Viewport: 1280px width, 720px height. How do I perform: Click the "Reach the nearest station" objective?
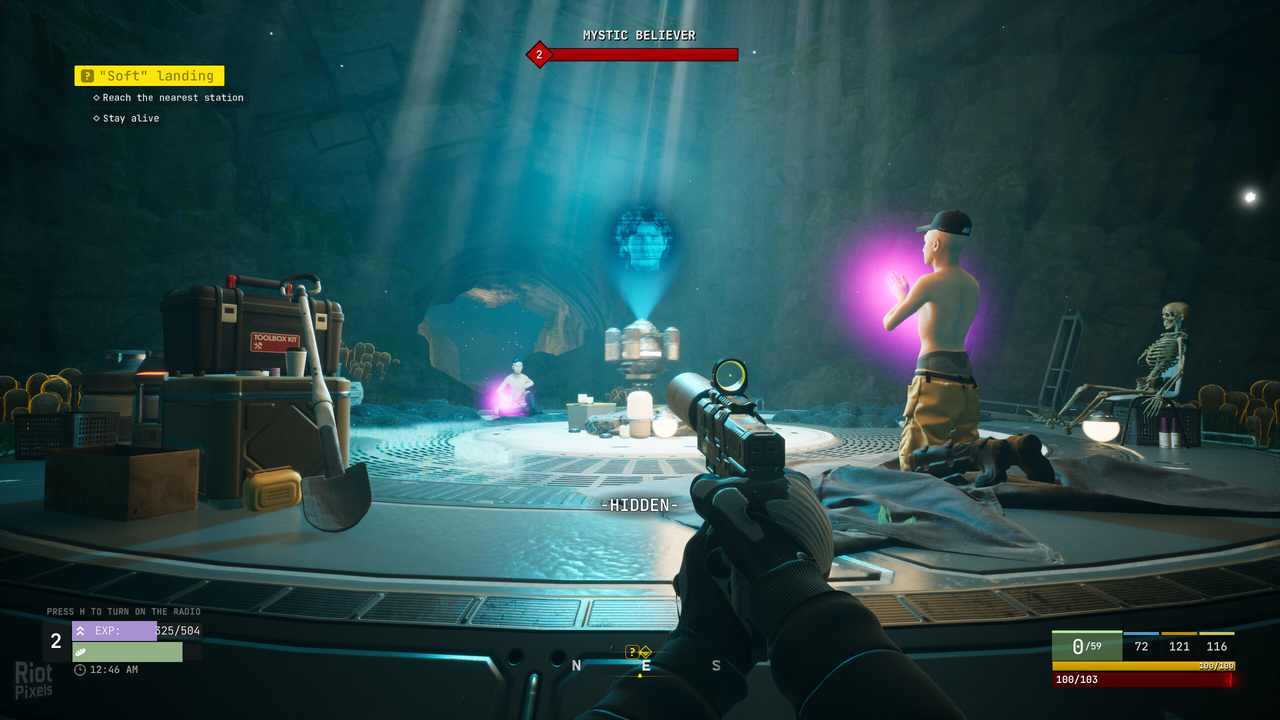point(172,98)
